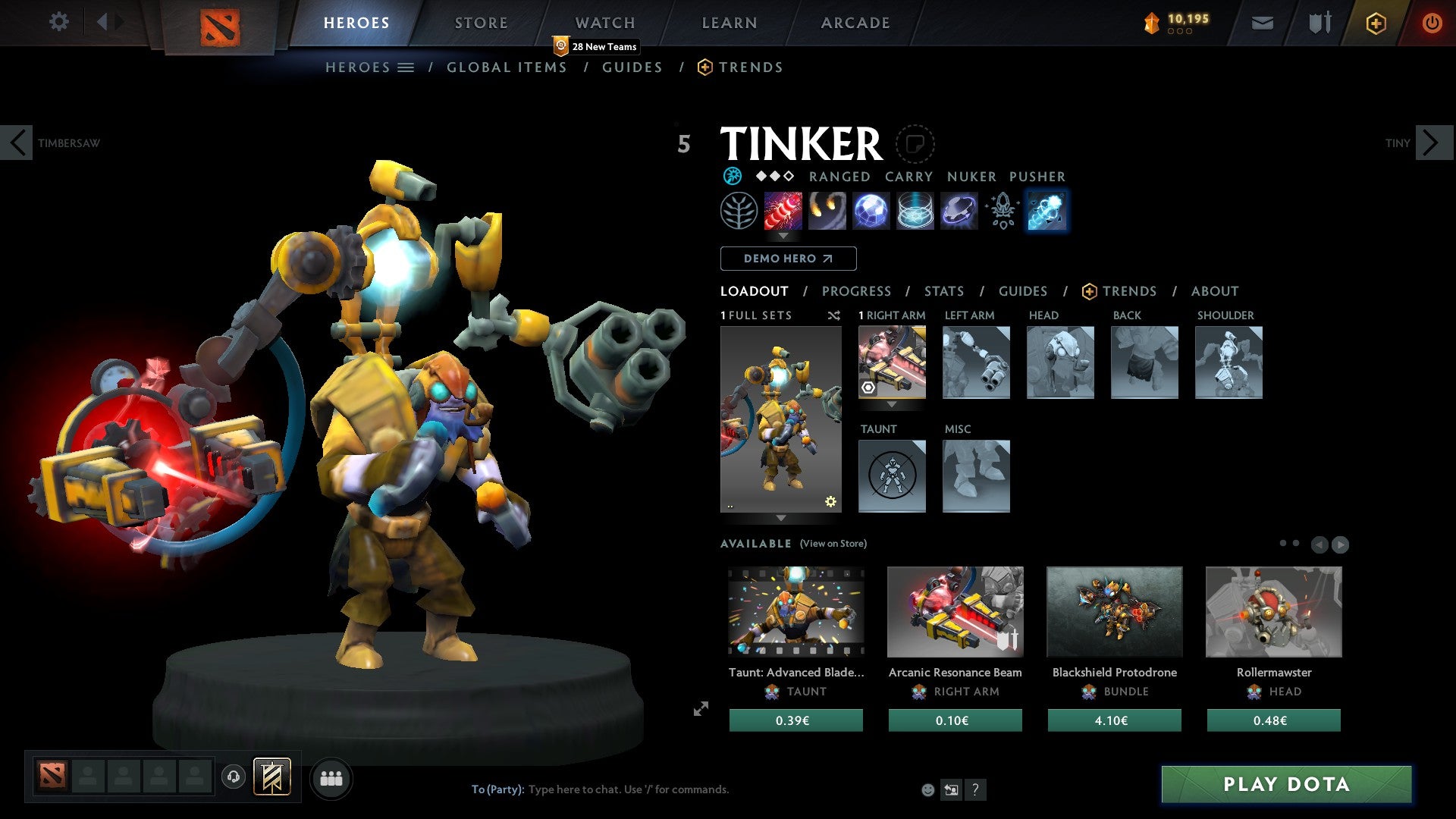Screen dimensions: 1456x819
Task: Select the Rearm ability icon
Action: [1047, 211]
